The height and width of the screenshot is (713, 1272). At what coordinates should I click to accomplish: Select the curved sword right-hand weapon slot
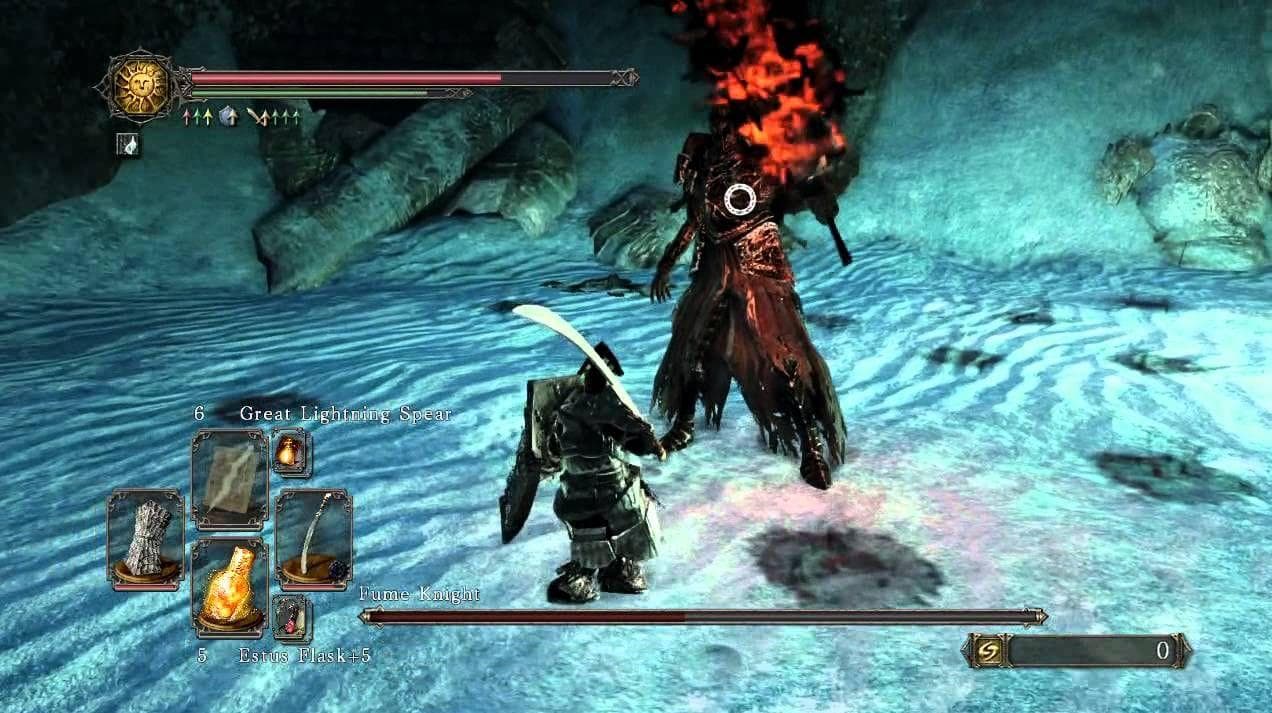point(313,537)
